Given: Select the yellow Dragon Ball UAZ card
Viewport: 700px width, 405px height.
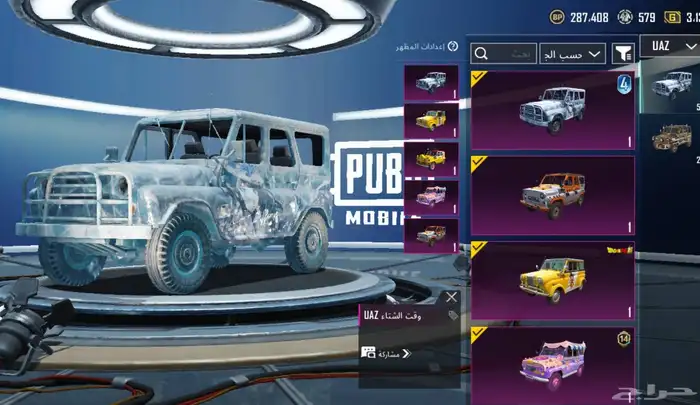Looking at the screenshot, I should pos(552,280).
